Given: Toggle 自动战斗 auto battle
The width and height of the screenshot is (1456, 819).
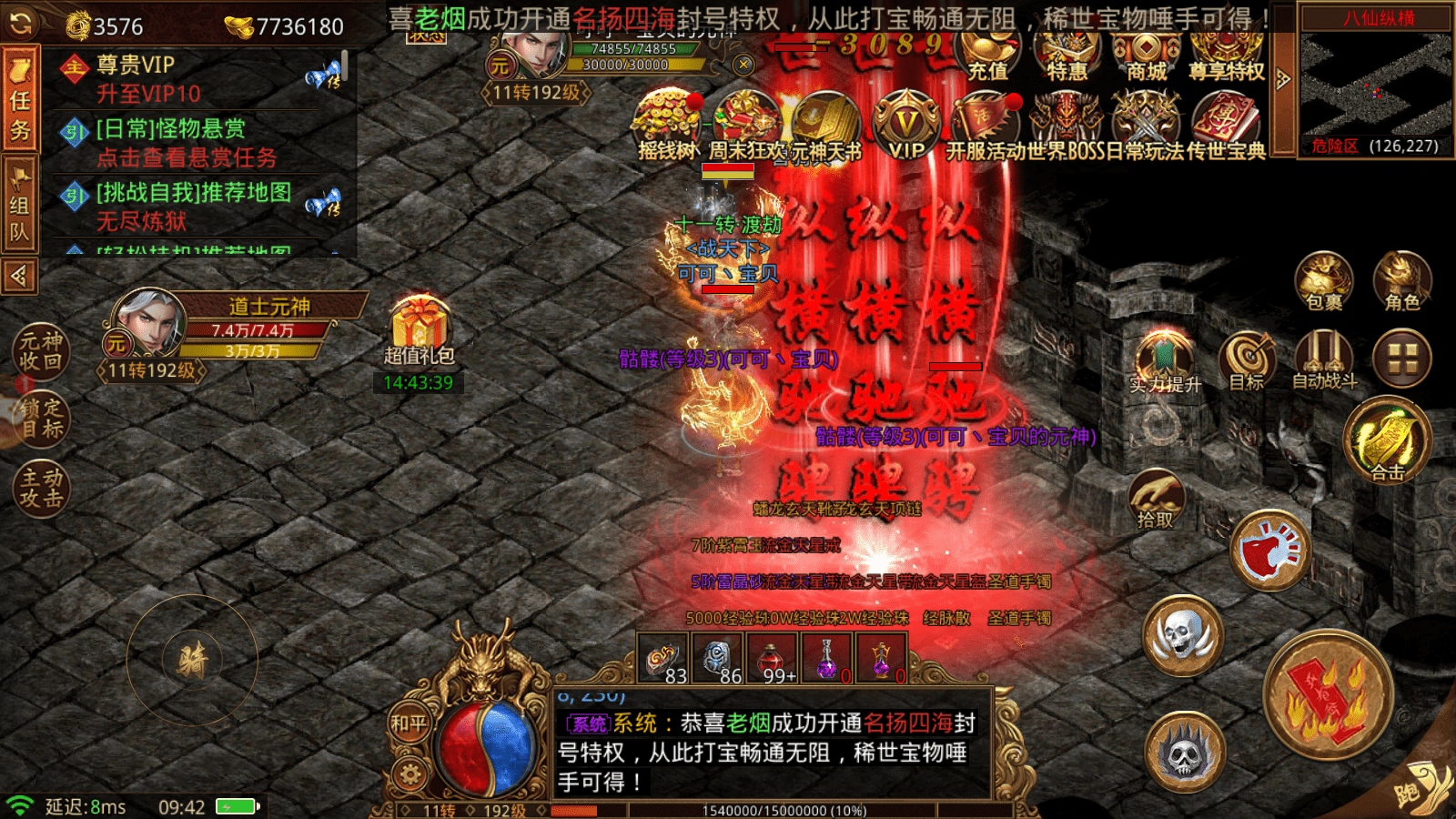Looking at the screenshot, I should coord(1324,359).
